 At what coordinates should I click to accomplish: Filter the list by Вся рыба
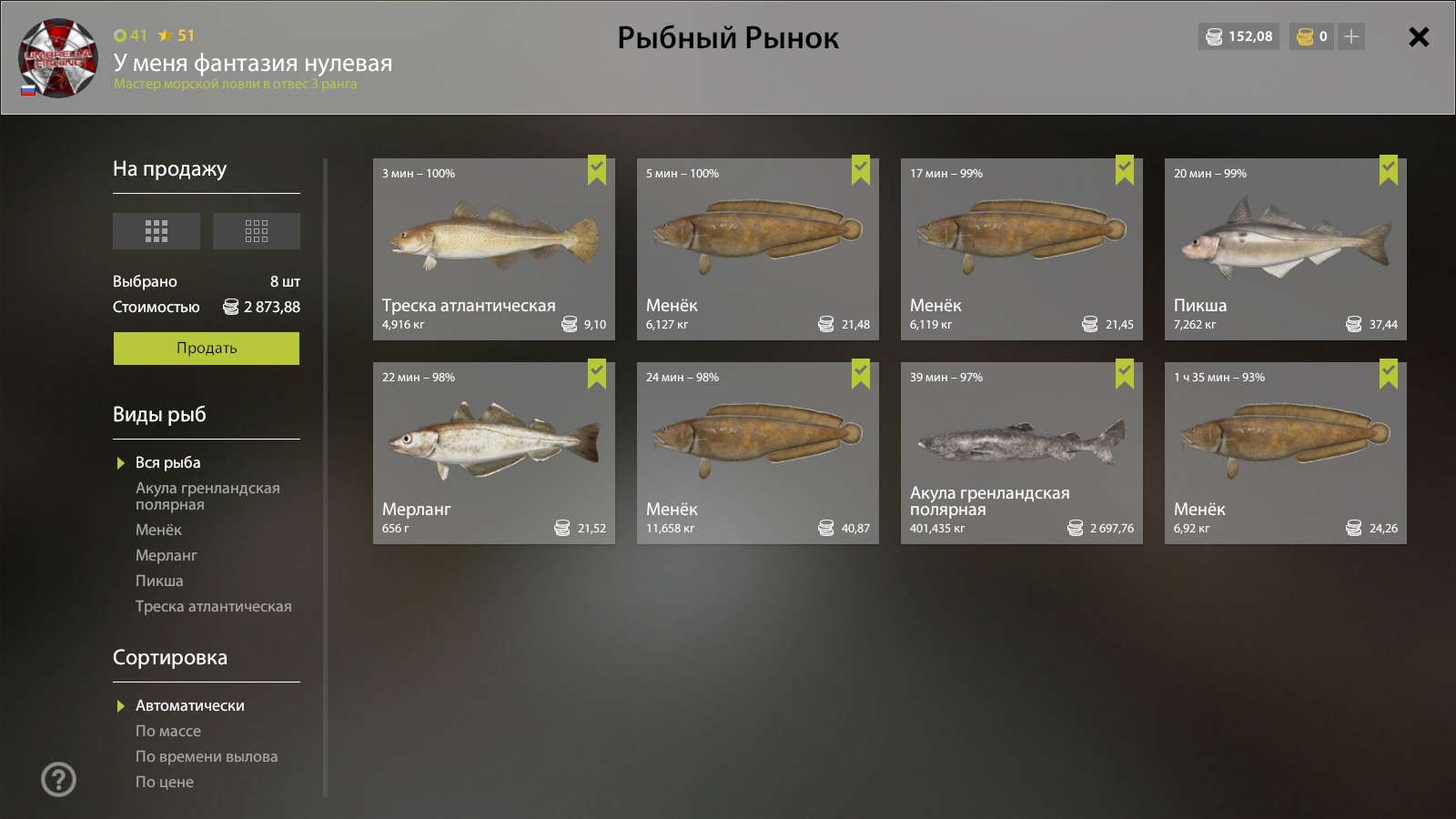[168, 463]
